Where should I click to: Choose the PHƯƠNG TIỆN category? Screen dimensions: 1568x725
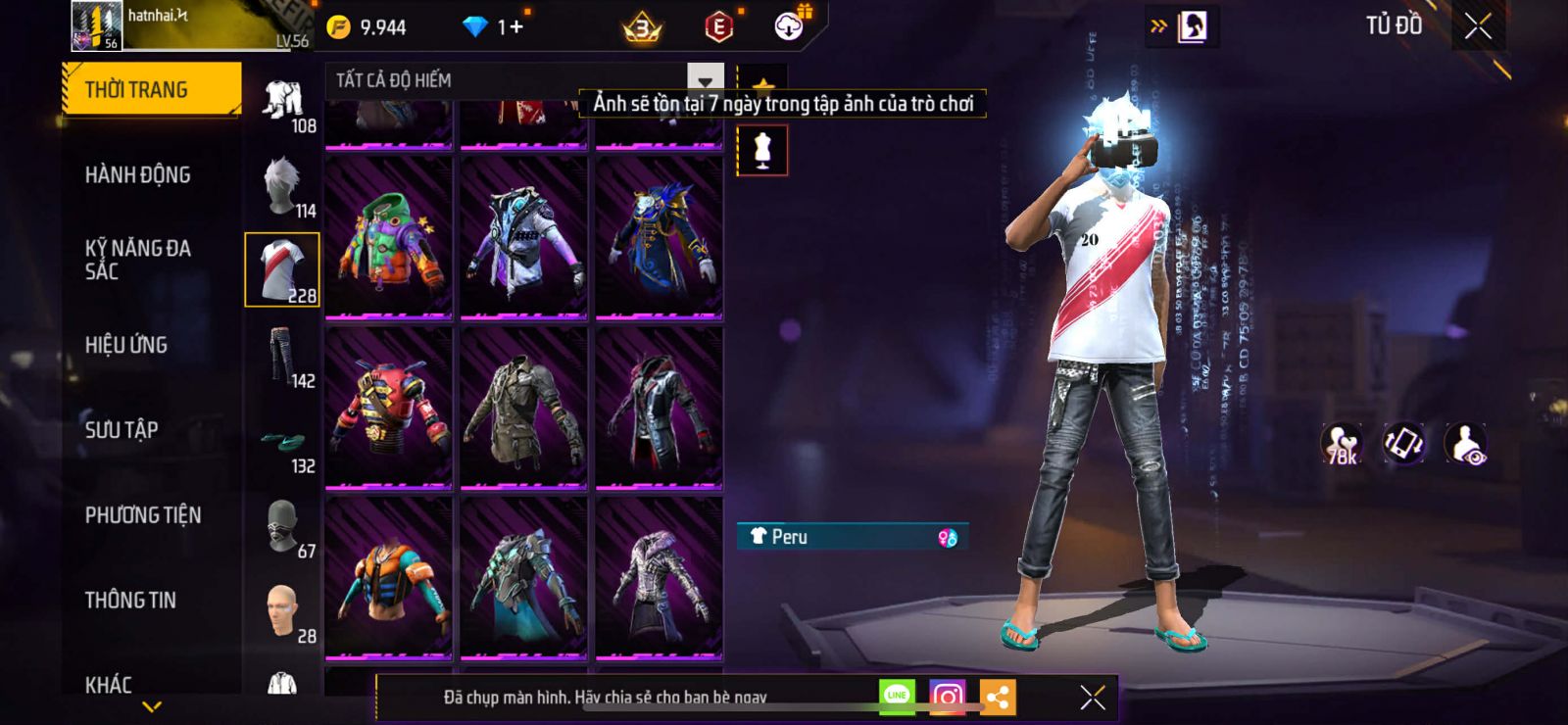[x=143, y=515]
